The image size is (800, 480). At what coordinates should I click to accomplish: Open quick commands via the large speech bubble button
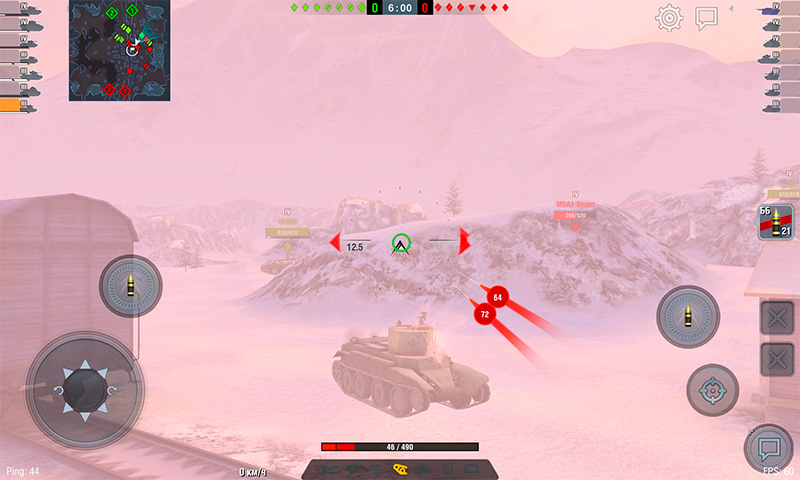point(769,448)
